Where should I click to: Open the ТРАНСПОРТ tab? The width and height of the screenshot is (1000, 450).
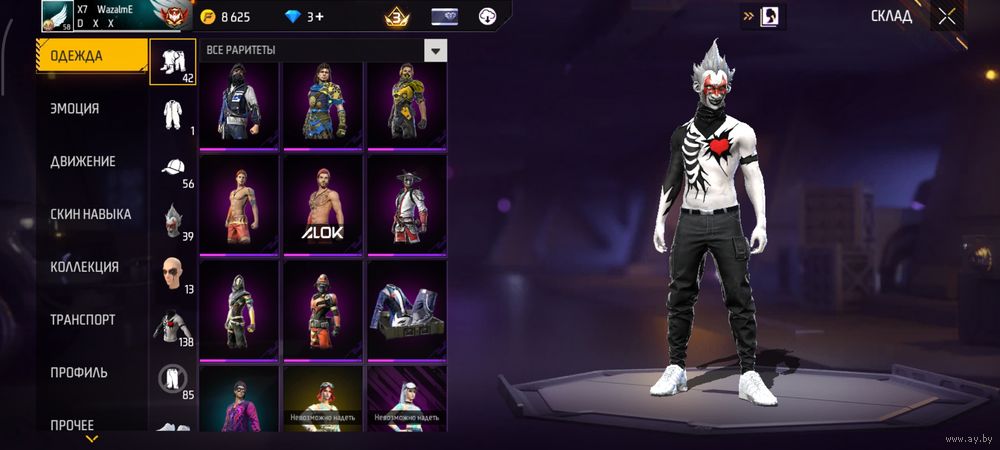[82, 320]
